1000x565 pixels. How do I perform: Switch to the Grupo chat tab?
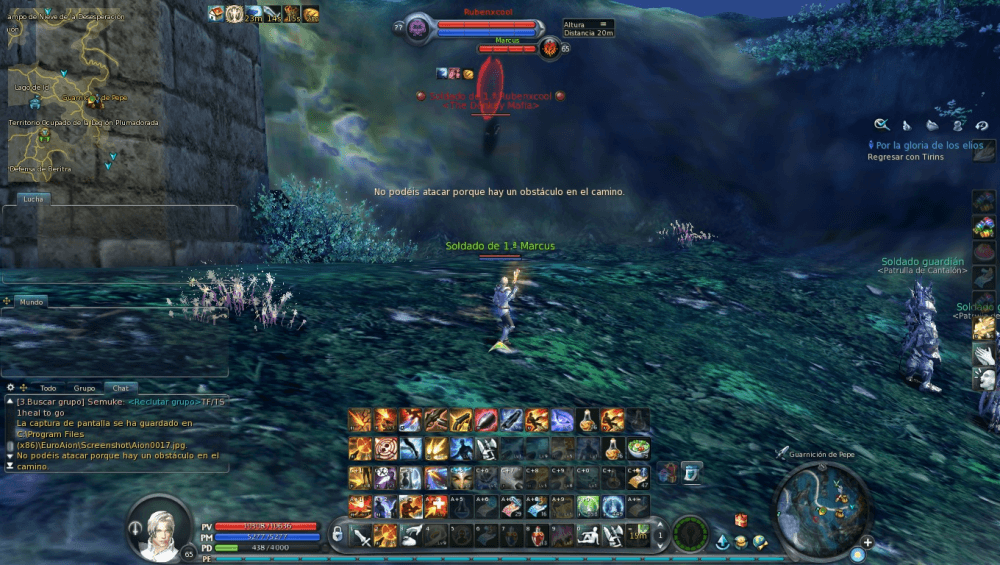point(84,388)
